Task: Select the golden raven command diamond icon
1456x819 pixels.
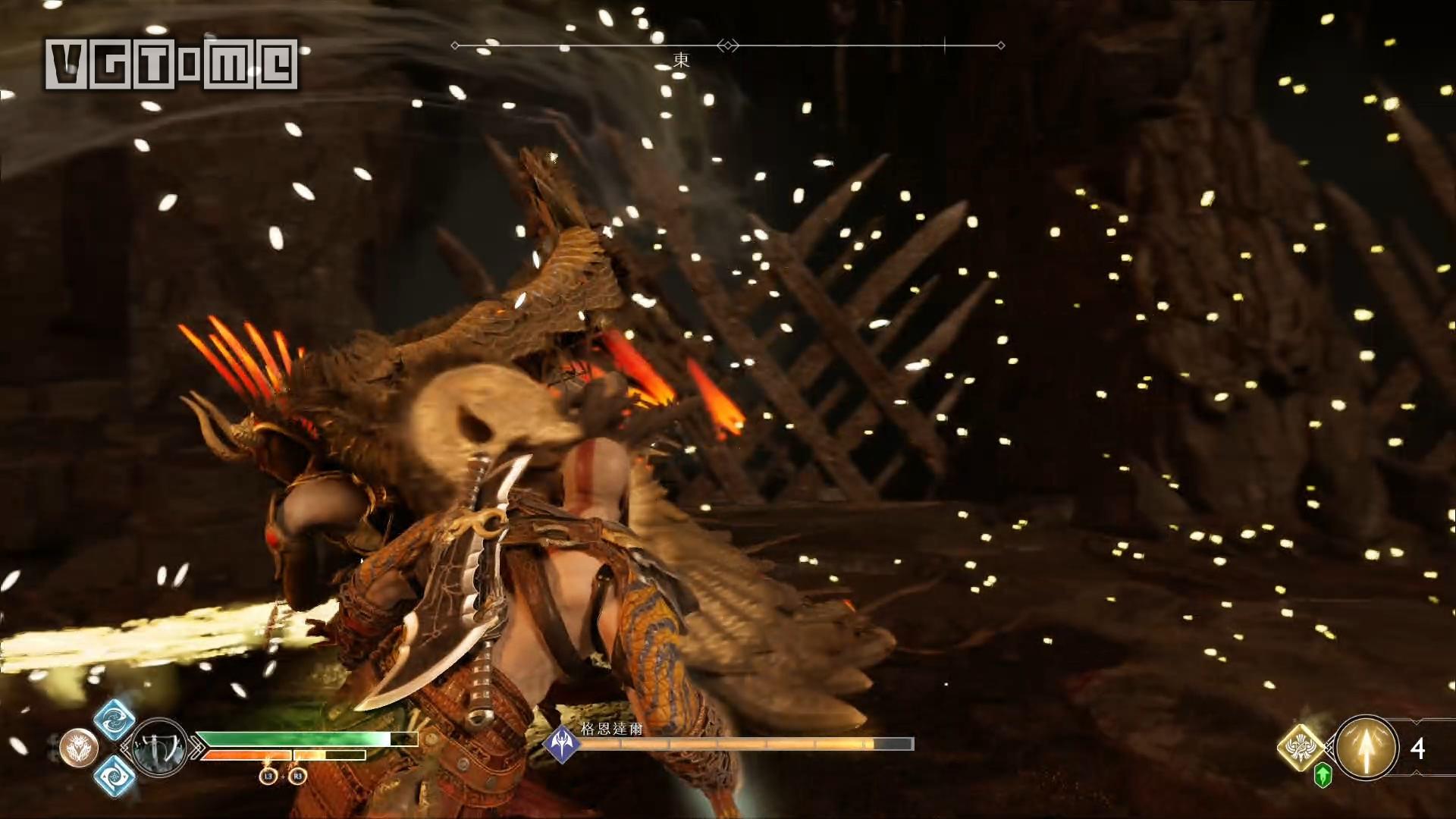Action: (x=1300, y=746)
